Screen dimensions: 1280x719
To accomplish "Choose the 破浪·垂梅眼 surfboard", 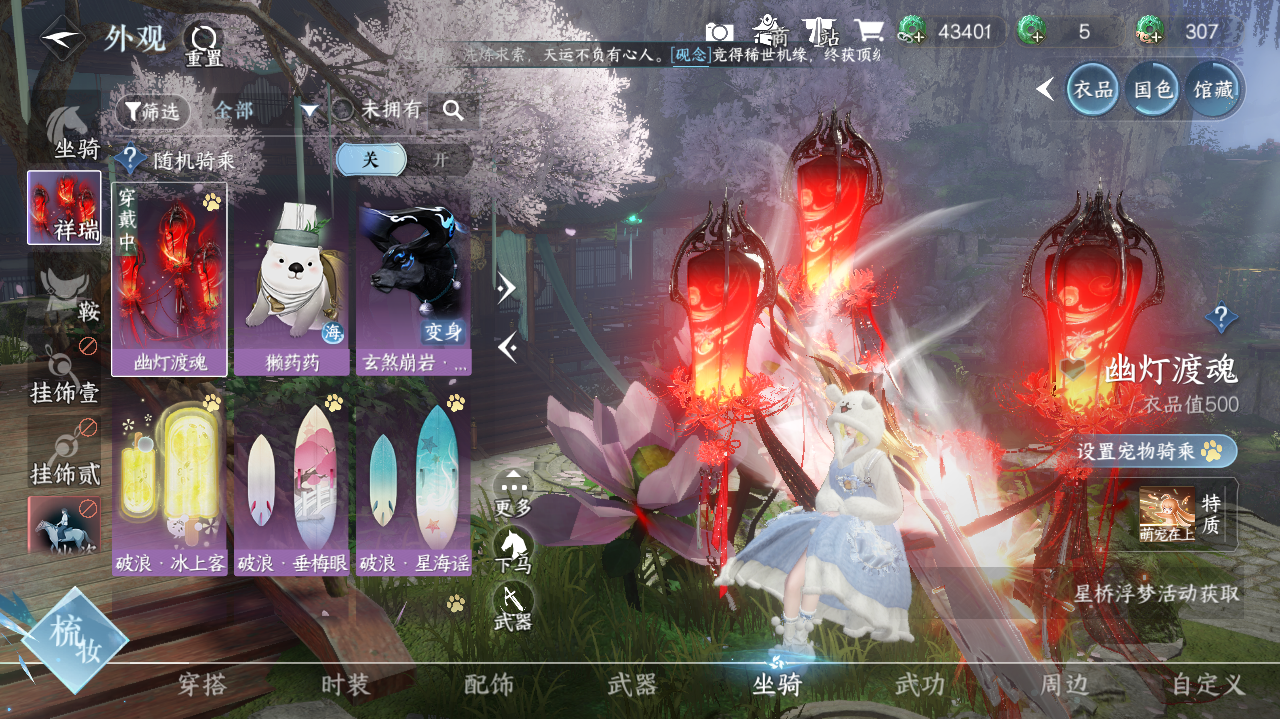I will tap(291, 484).
